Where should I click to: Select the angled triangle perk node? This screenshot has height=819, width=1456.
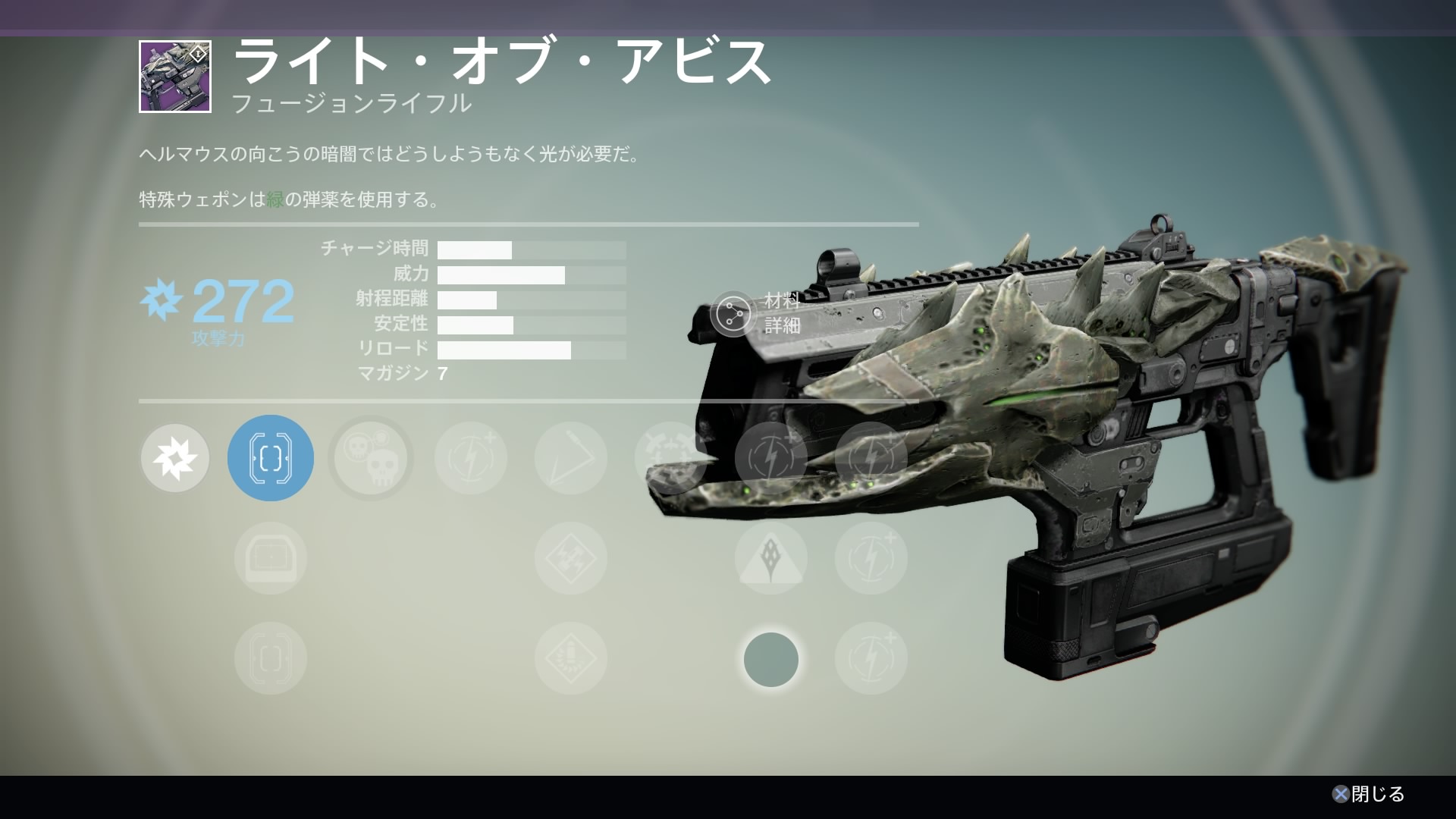(571, 458)
